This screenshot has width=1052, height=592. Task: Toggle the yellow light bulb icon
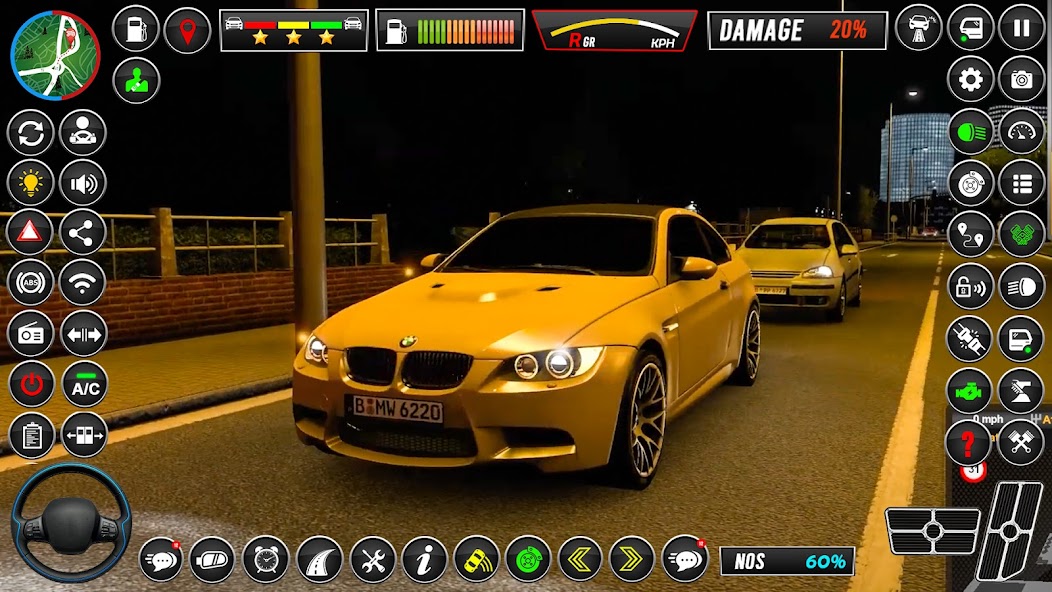(31, 183)
